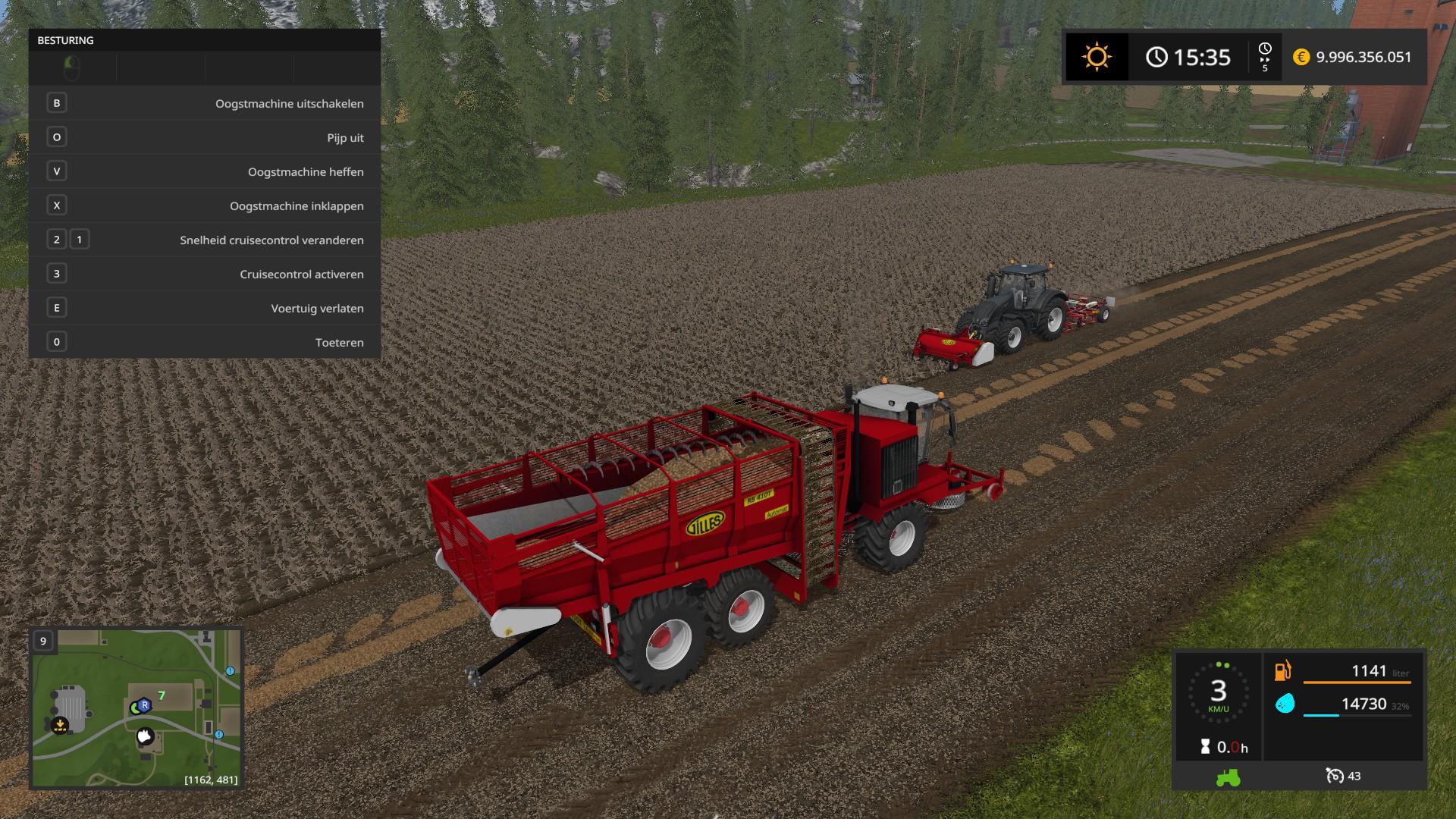Open the minimap
Screen dimensions: 1456x819
[136, 708]
